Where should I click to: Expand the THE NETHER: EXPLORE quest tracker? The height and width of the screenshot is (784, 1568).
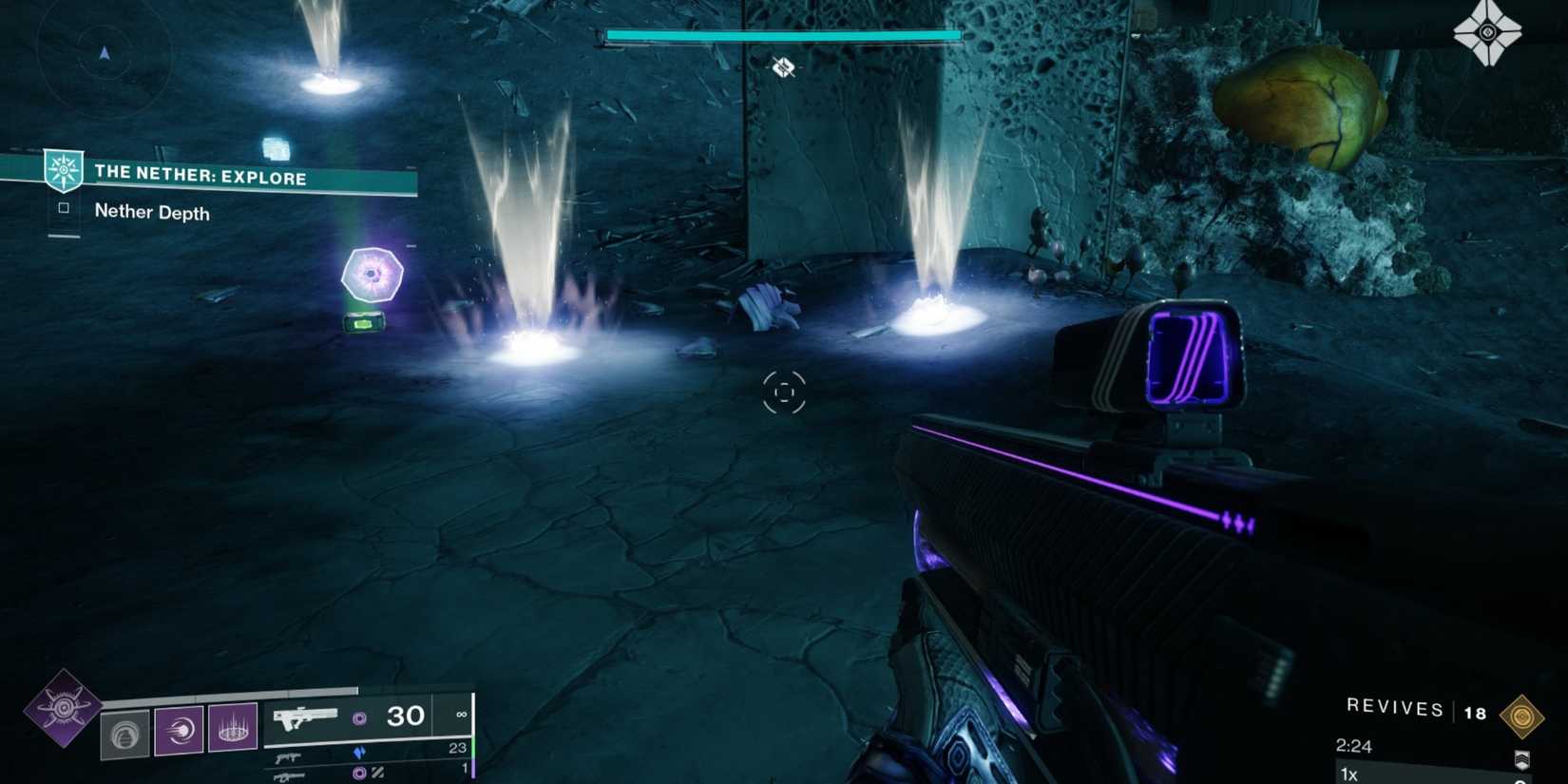point(200,178)
